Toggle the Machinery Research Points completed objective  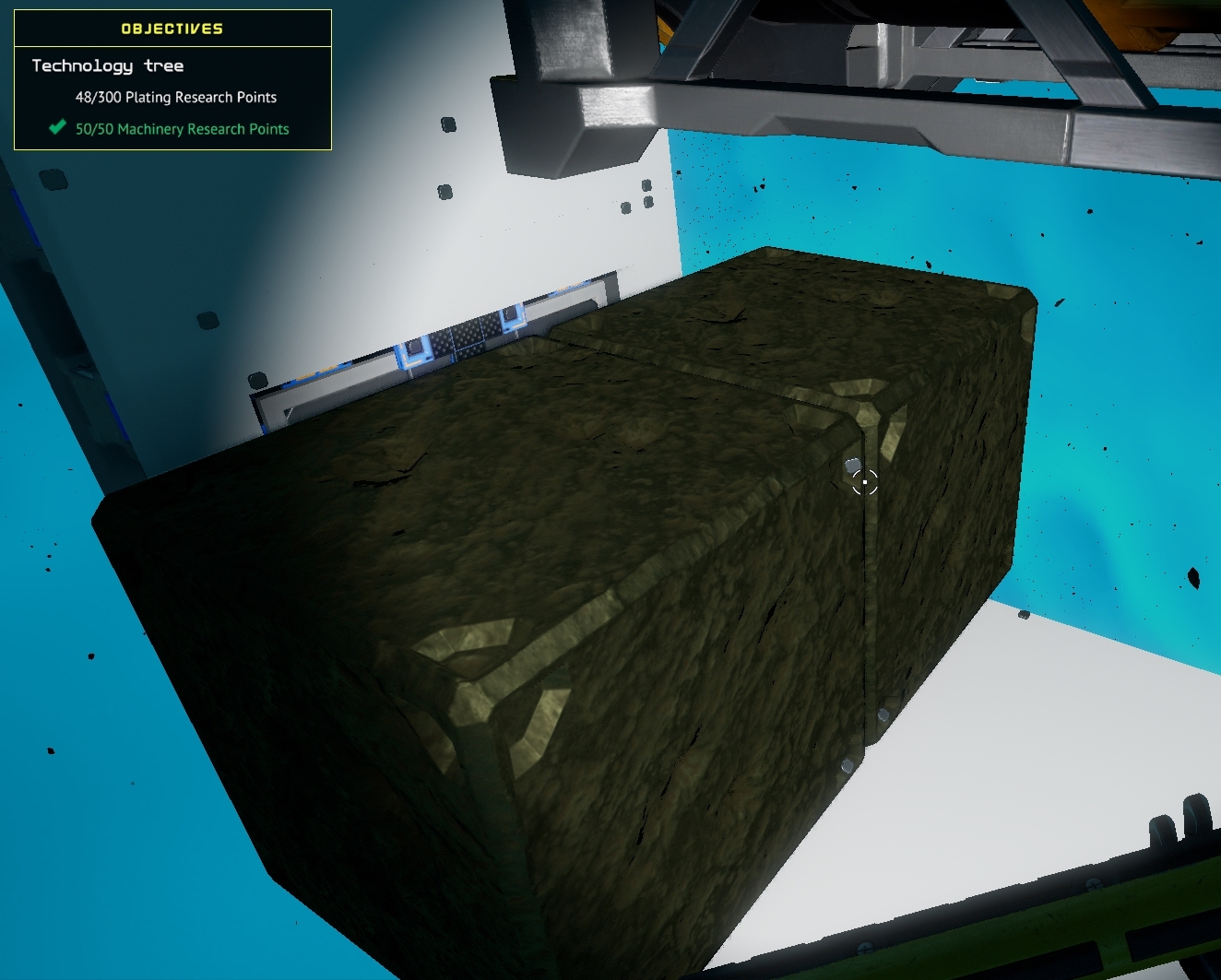(182, 129)
